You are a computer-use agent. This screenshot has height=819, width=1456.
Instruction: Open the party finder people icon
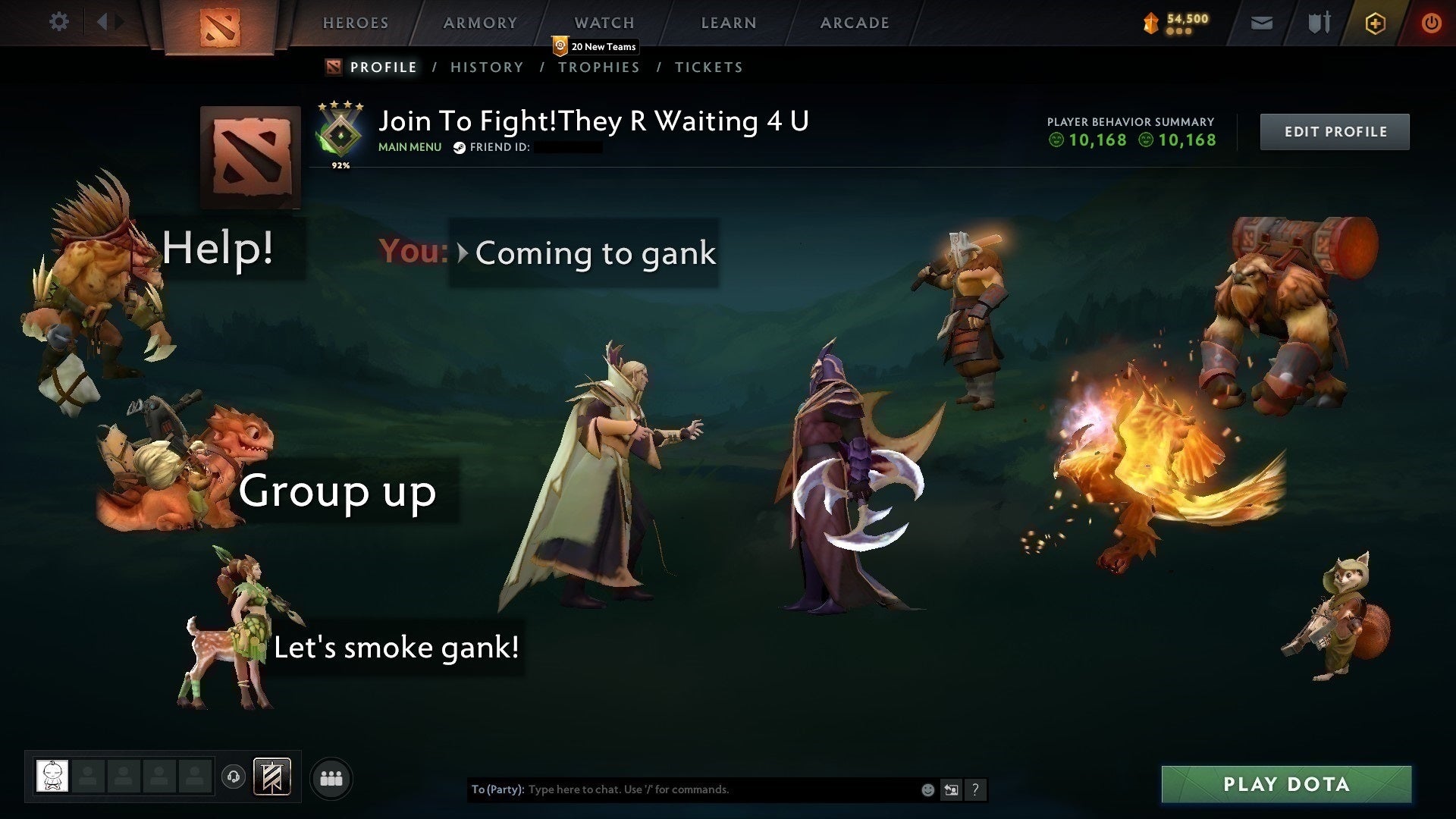[331, 777]
